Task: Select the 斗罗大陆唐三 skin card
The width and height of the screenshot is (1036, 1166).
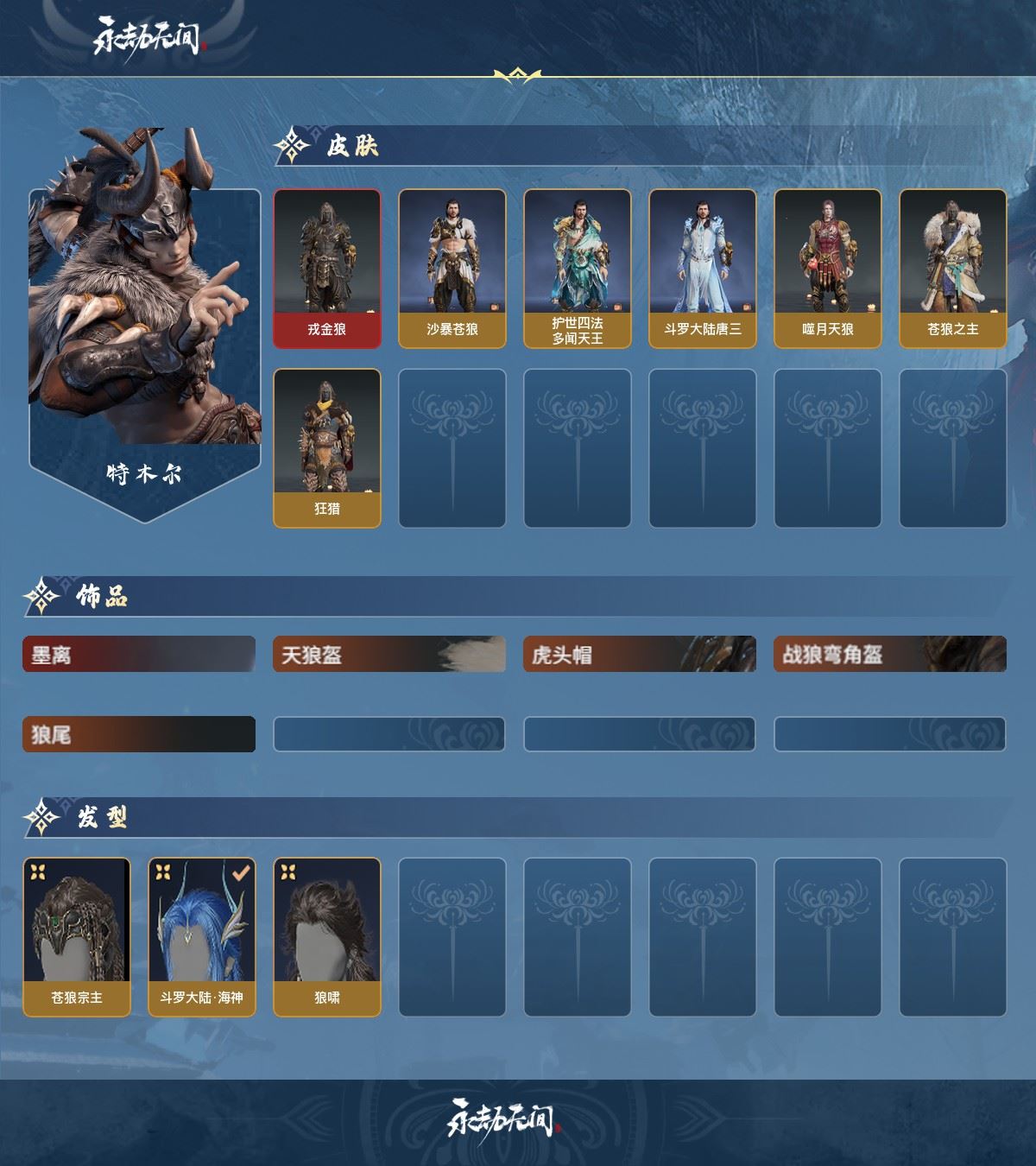Action: pyautogui.click(x=702, y=268)
